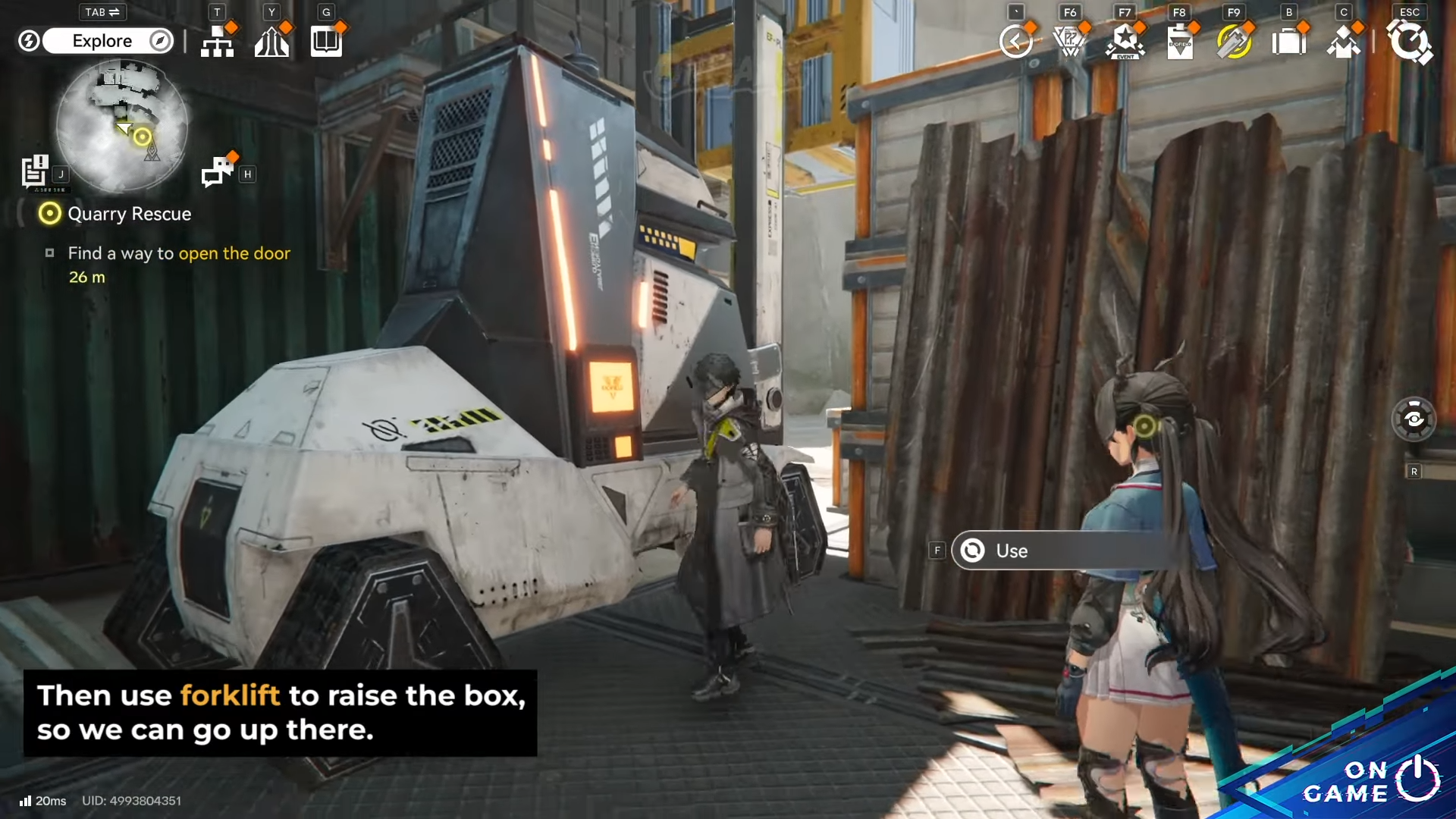The width and height of the screenshot is (1456, 819).
Task: Open the main menu ring icon
Action: pos(1409,42)
